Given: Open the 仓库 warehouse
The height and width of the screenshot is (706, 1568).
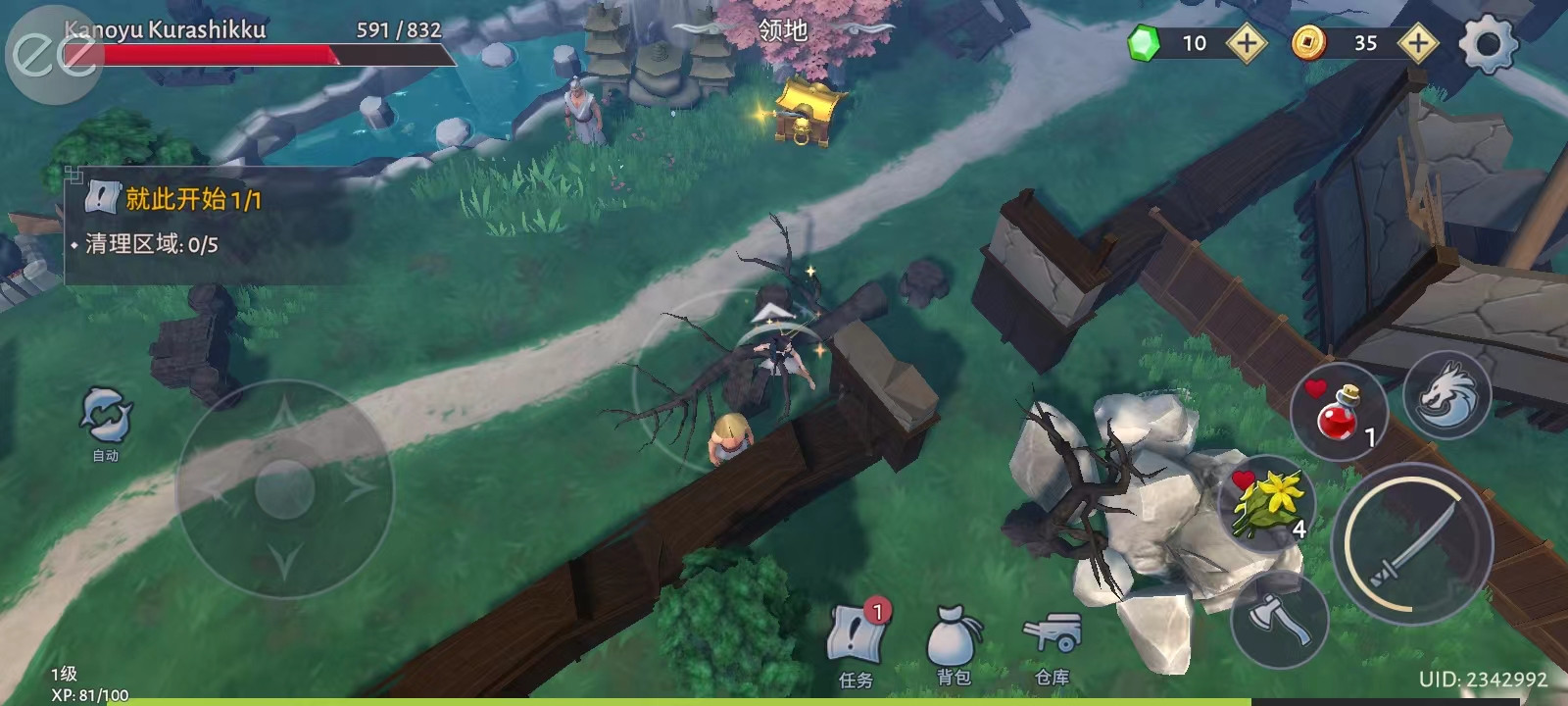Looking at the screenshot, I should coord(1052,644).
